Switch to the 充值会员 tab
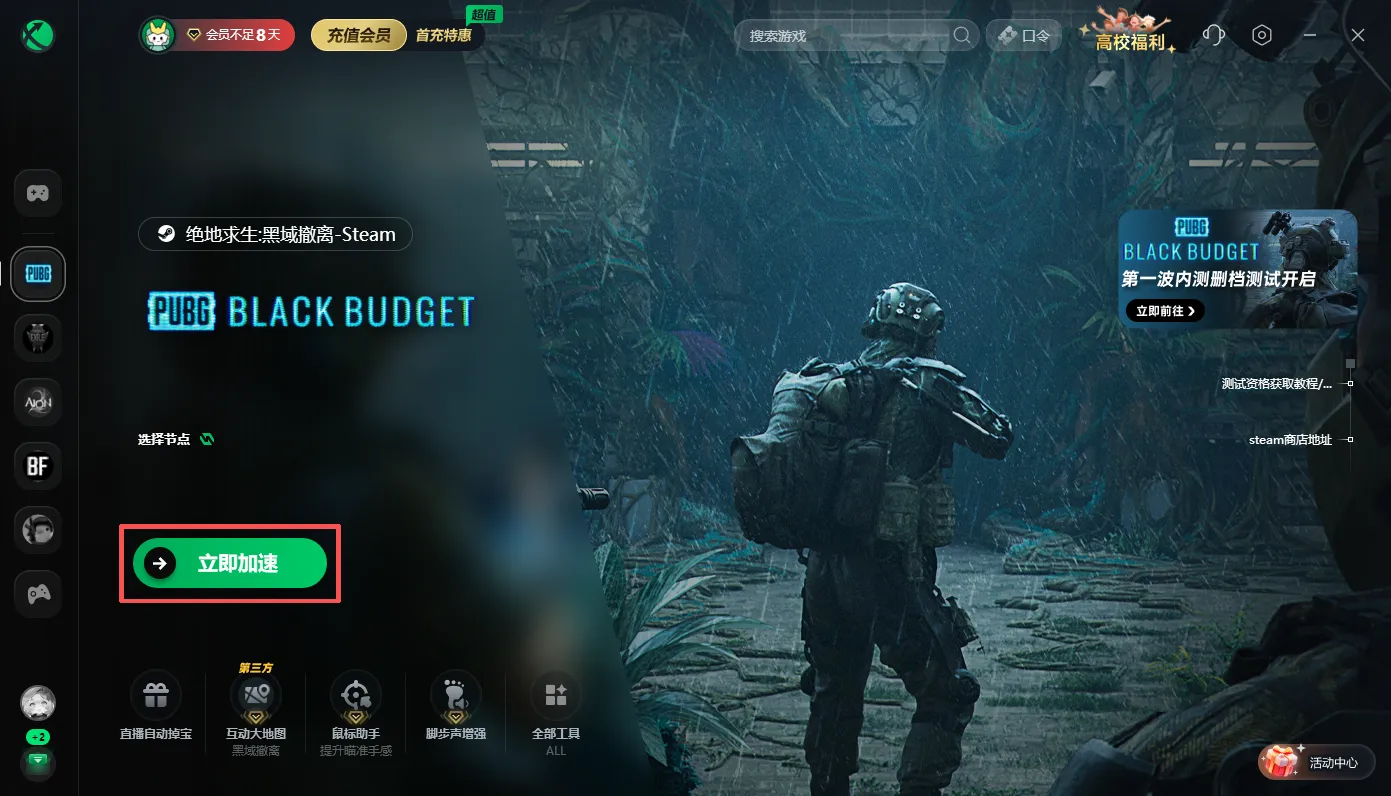The width and height of the screenshot is (1391, 796). click(x=358, y=33)
